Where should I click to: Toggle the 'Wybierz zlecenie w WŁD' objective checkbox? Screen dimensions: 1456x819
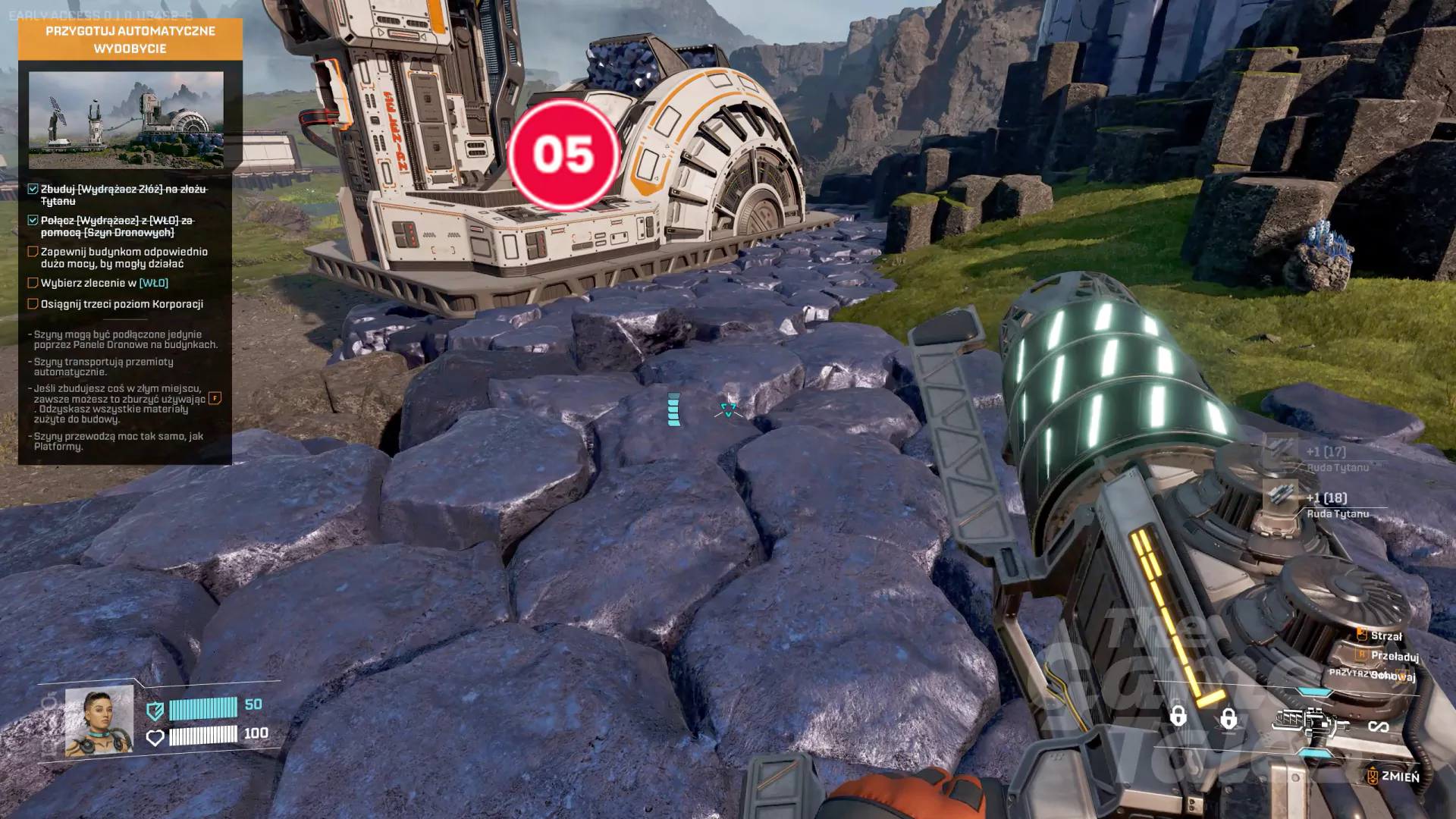coord(33,283)
